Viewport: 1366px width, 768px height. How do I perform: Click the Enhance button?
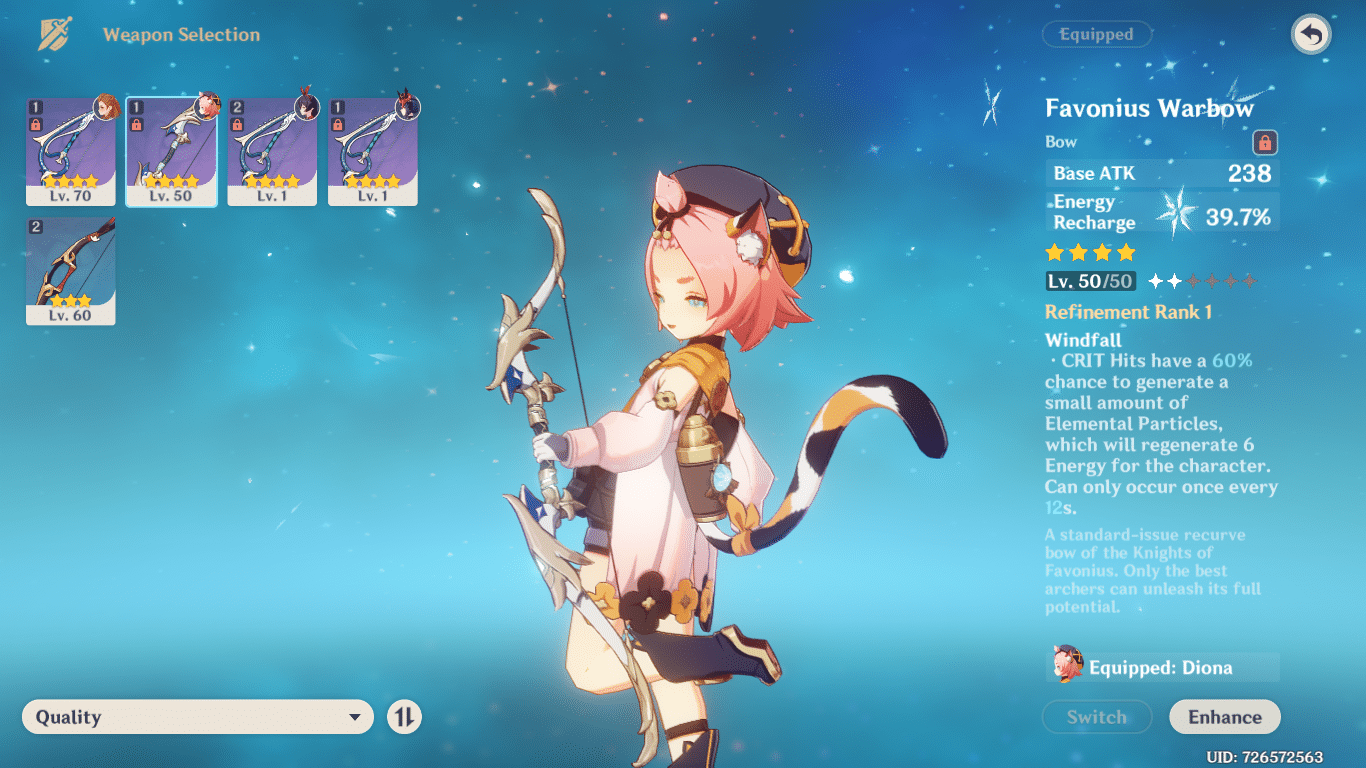pos(1224,717)
